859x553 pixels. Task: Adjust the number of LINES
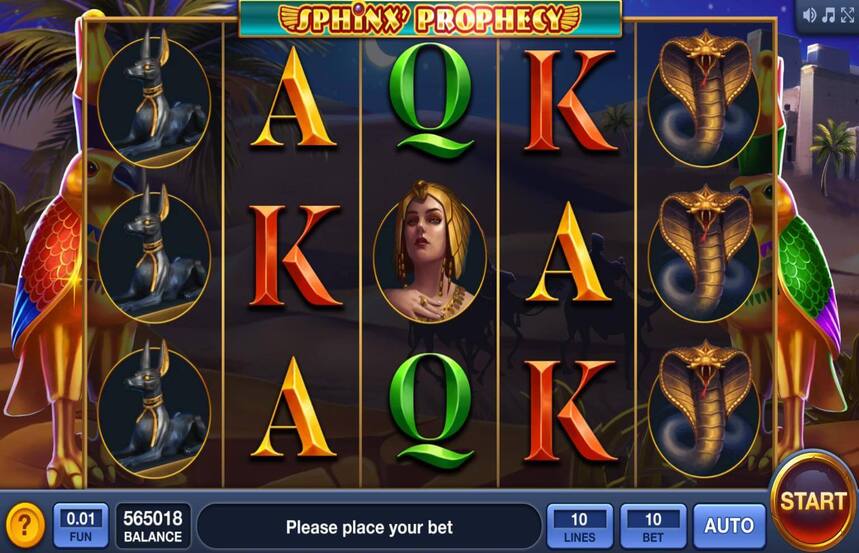point(579,526)
